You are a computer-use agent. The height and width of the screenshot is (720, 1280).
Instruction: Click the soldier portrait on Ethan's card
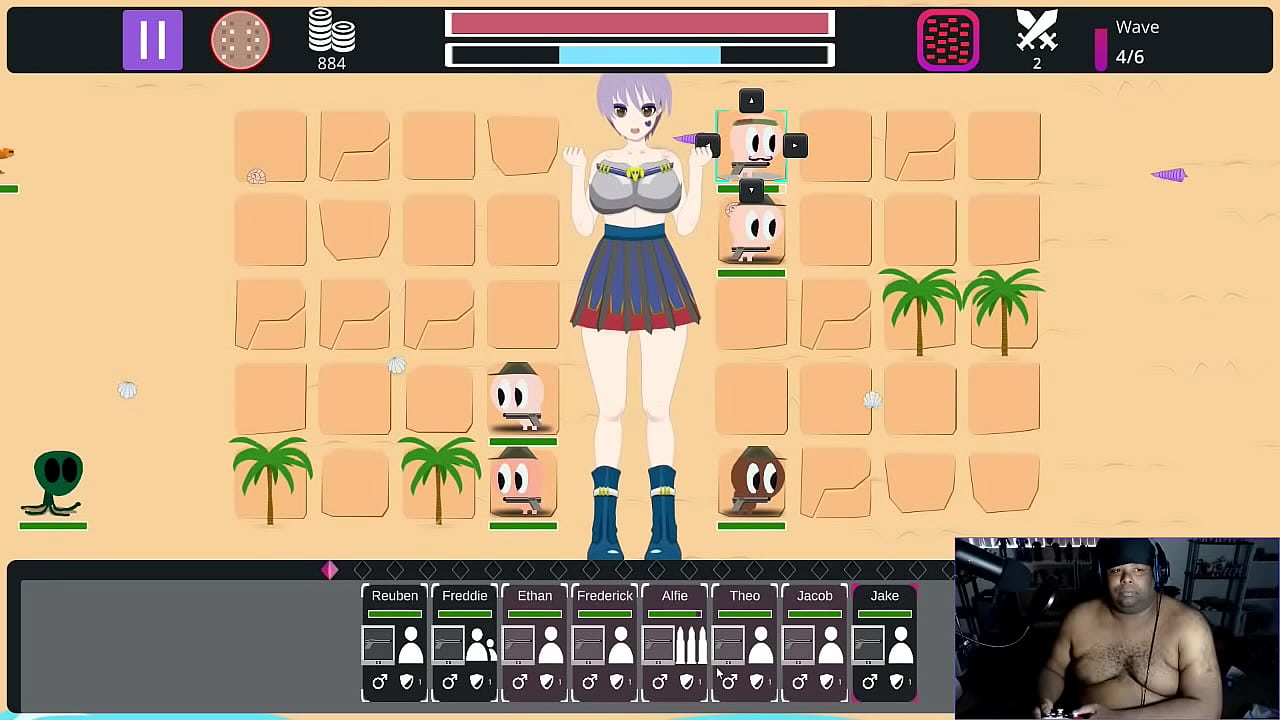(551, 646)
